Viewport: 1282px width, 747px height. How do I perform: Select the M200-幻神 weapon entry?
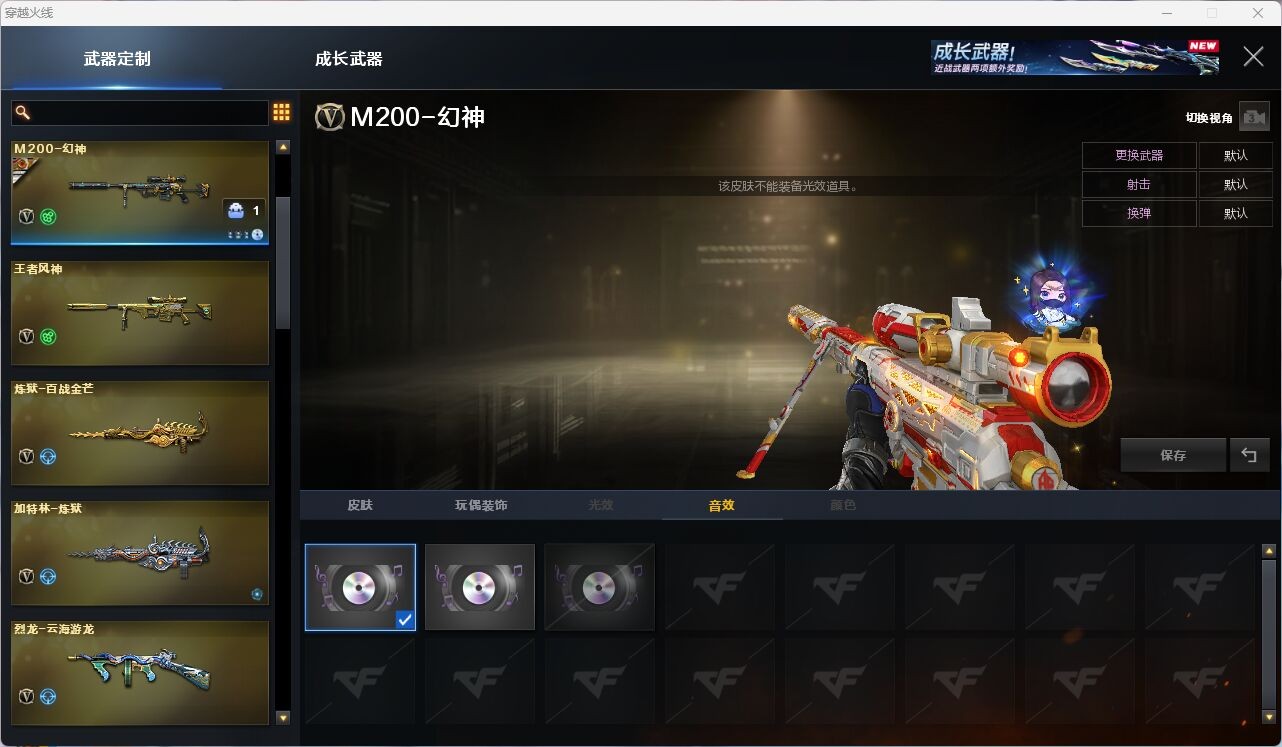[x=140, y=193]
